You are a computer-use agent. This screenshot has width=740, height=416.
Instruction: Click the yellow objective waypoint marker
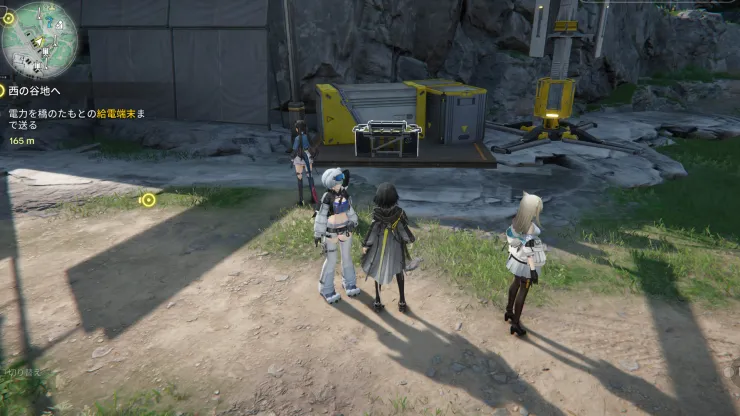148,200
